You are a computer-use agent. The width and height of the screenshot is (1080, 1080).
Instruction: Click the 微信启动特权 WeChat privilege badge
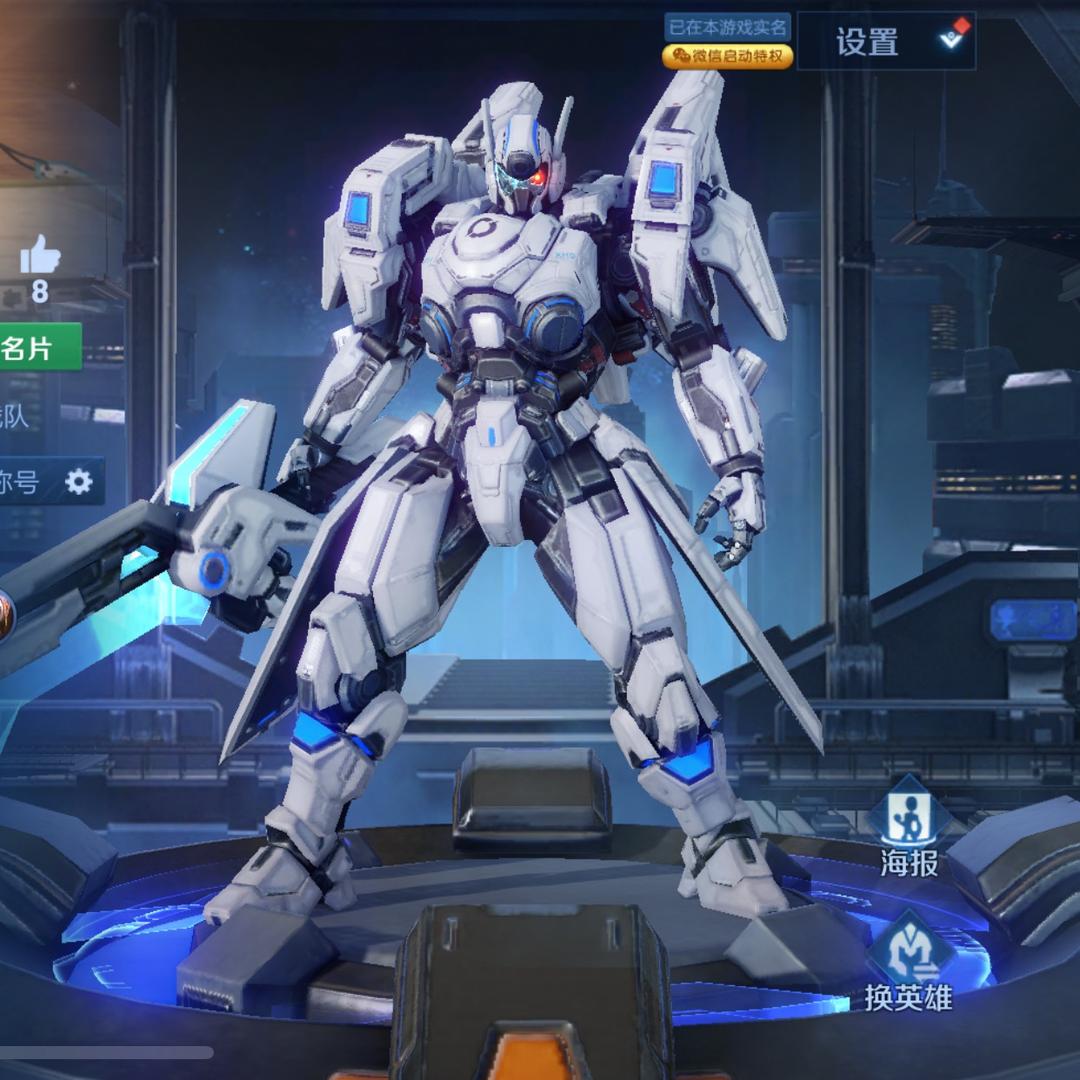(728, 56)
